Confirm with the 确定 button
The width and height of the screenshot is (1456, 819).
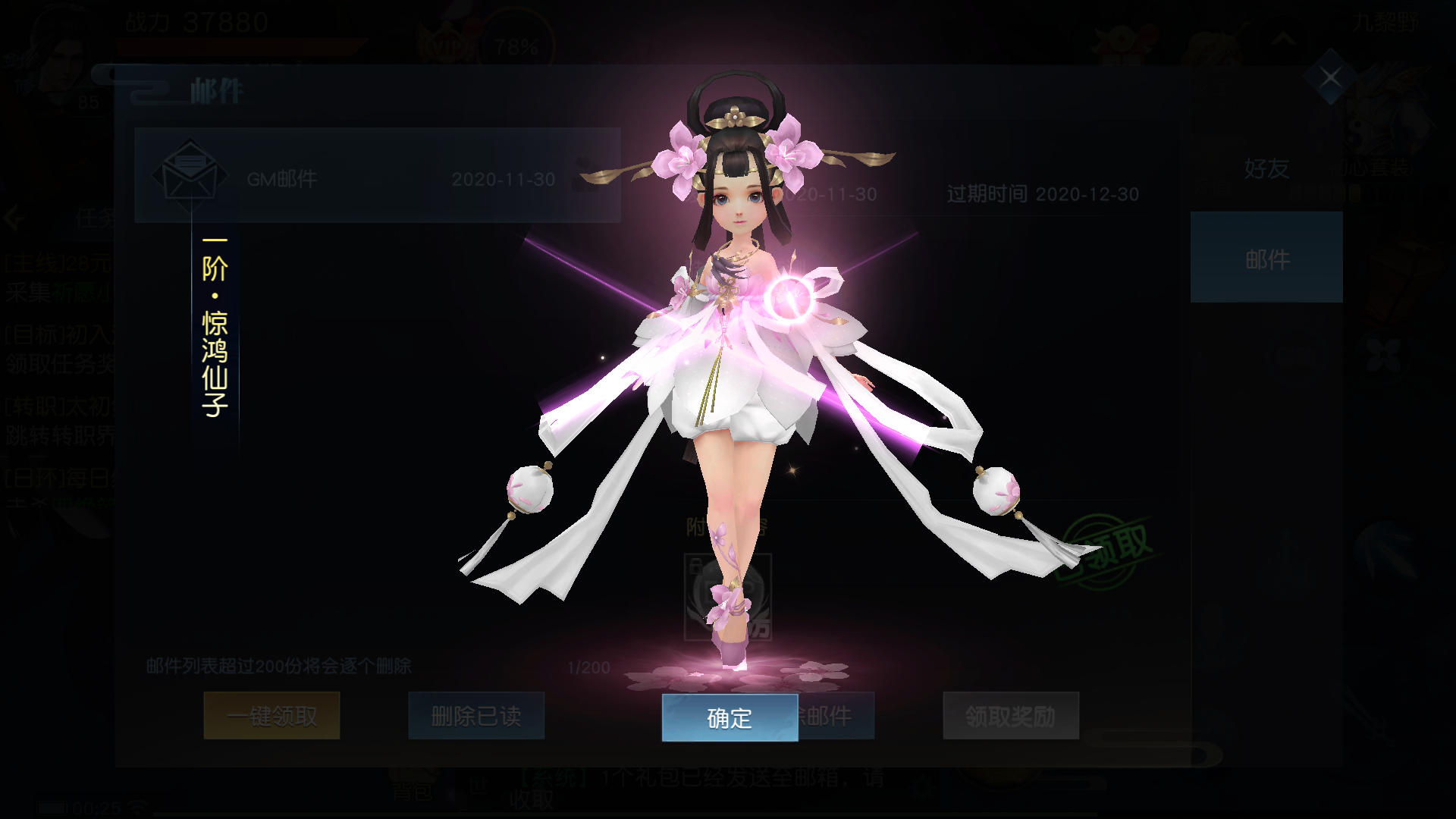(x=730, y=717)
